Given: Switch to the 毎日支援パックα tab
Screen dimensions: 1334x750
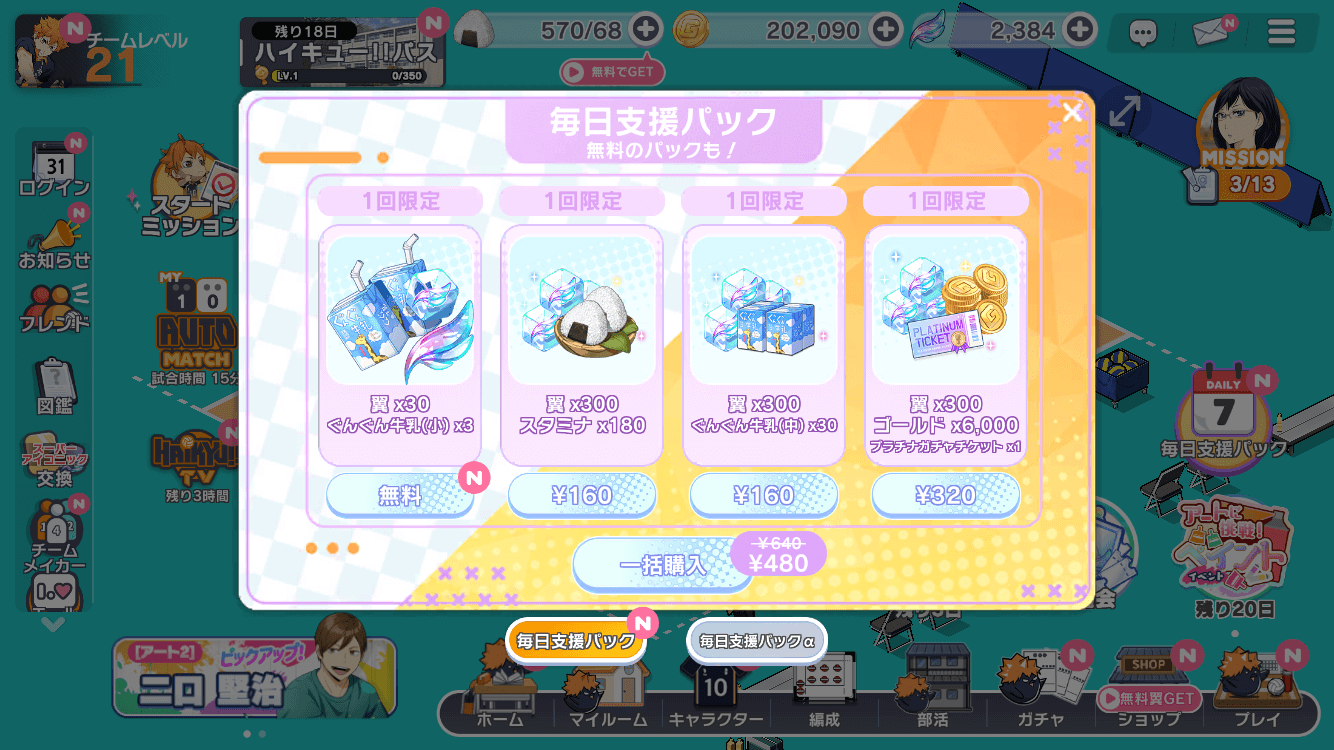Looking at the screenshot, I should tap(756, 640).
